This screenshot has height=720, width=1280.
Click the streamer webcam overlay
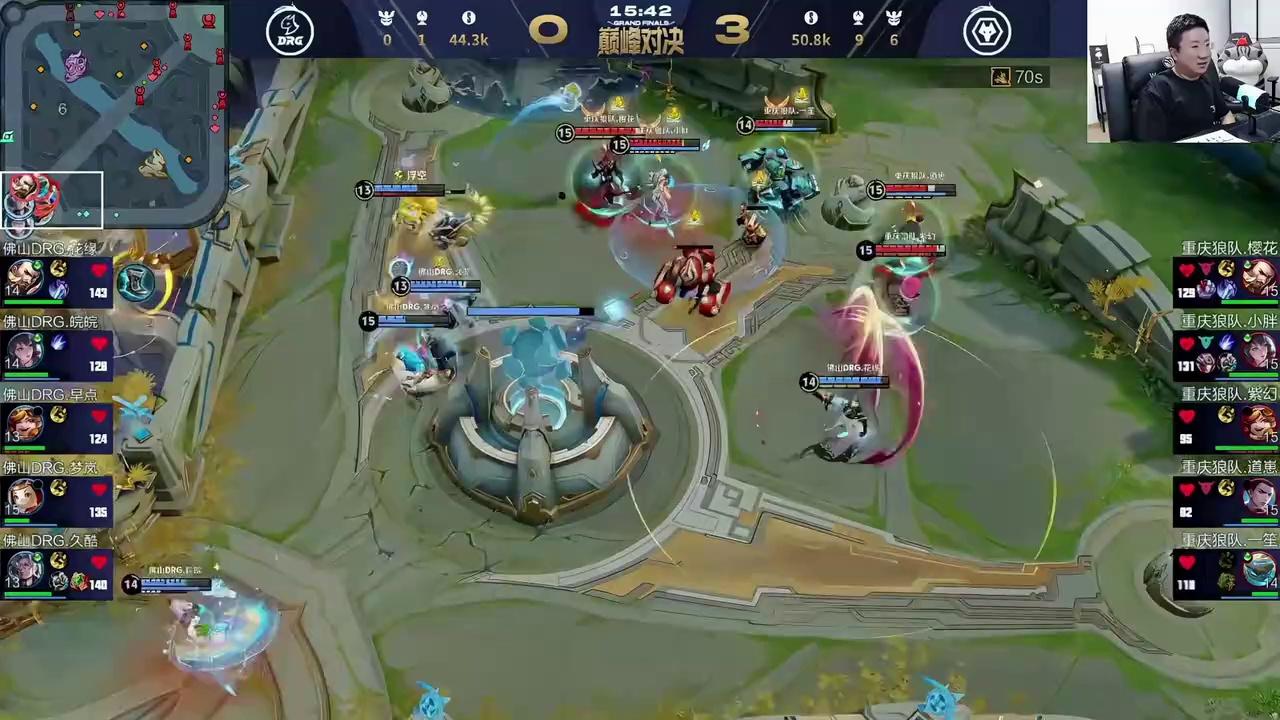(1183, 71)
